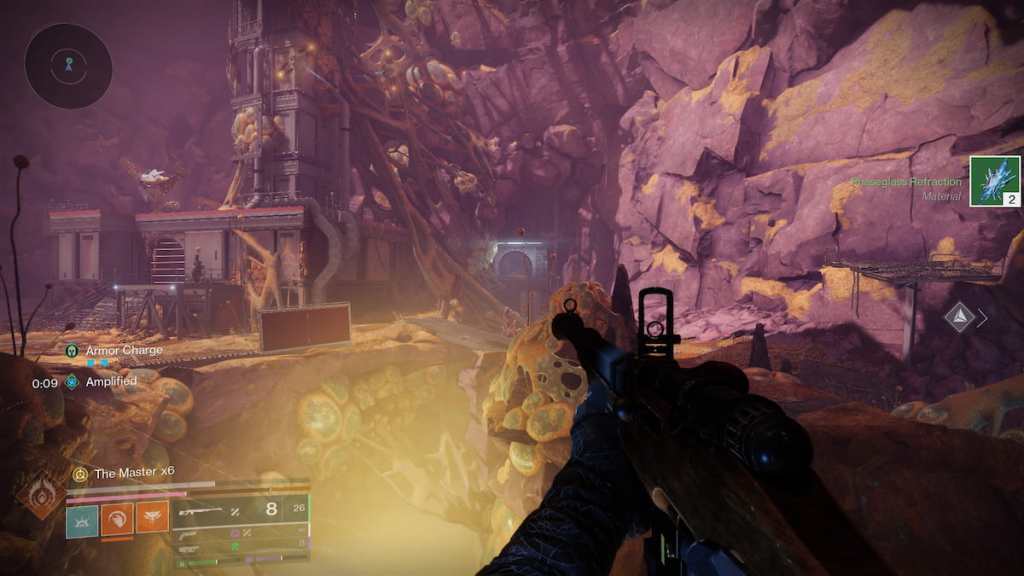Use the teal grenade ability icon
This screenshot has height=576, width=1024.
tap(82, 517)
